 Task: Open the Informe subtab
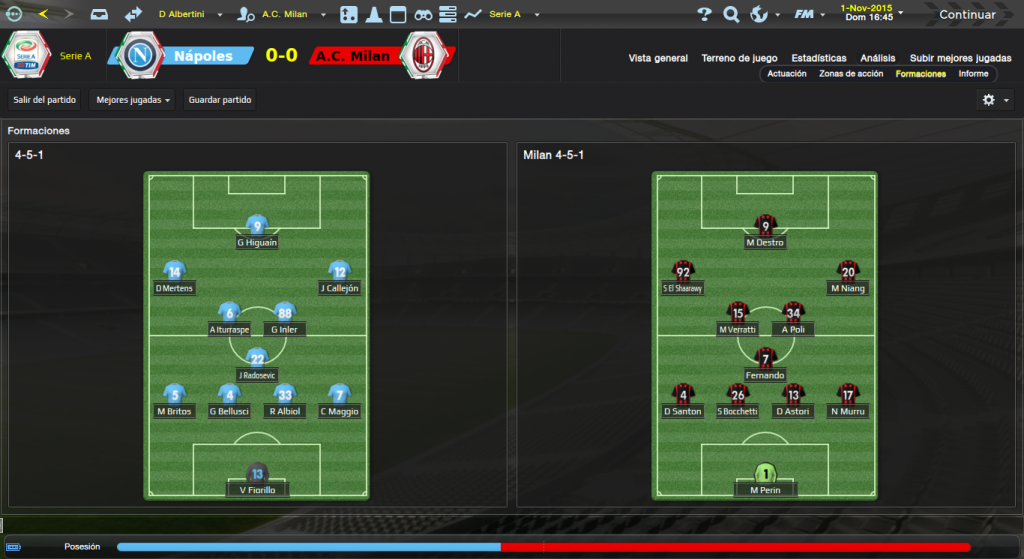tap(973, 74)
